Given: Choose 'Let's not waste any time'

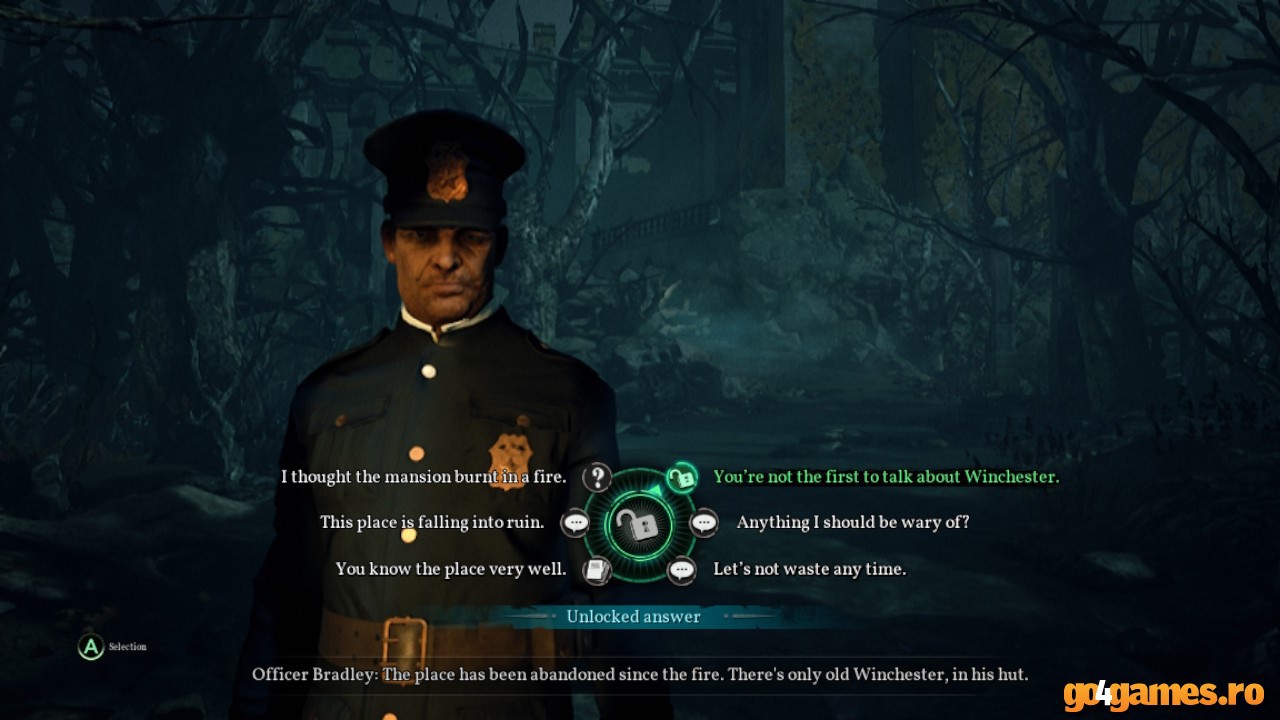Looking at the screenshot, I should click(809, 568).
